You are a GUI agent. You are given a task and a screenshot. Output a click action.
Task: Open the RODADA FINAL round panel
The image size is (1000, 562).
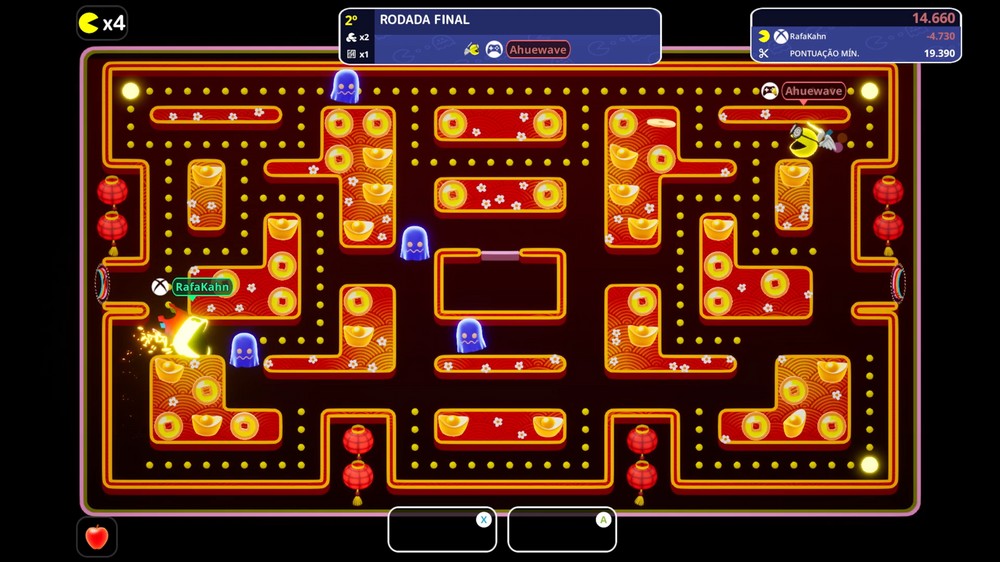click(500, 35)
